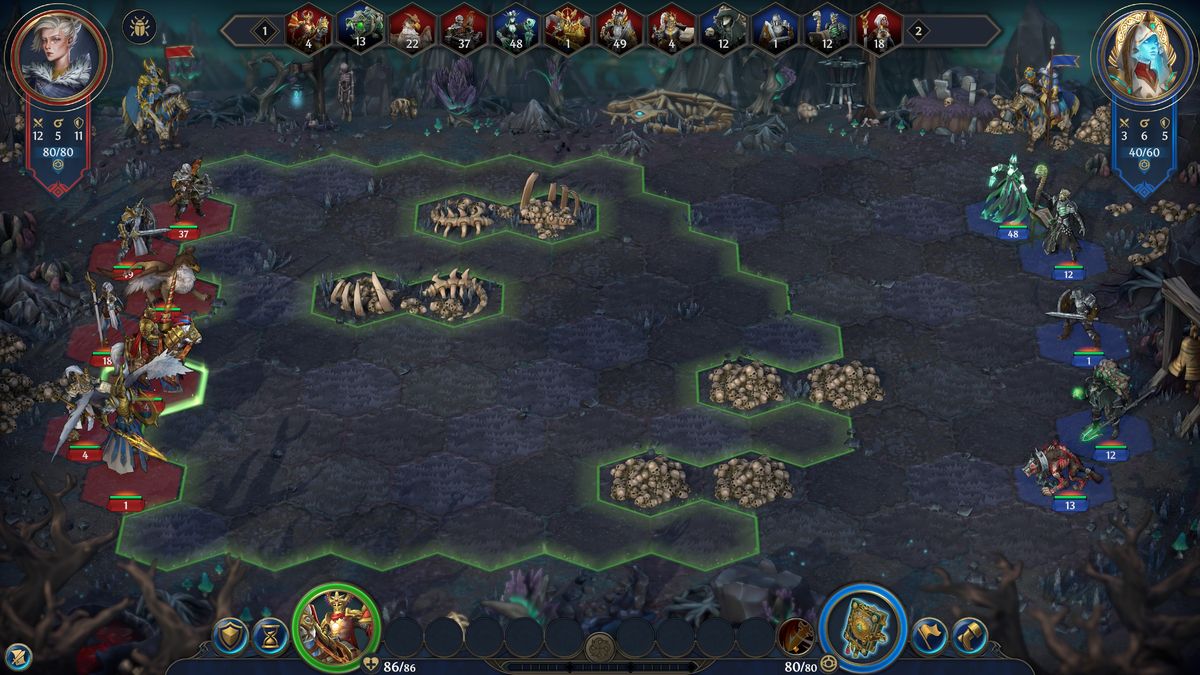Select the blue-faced enemy hero portrait

coord(1144,53)
